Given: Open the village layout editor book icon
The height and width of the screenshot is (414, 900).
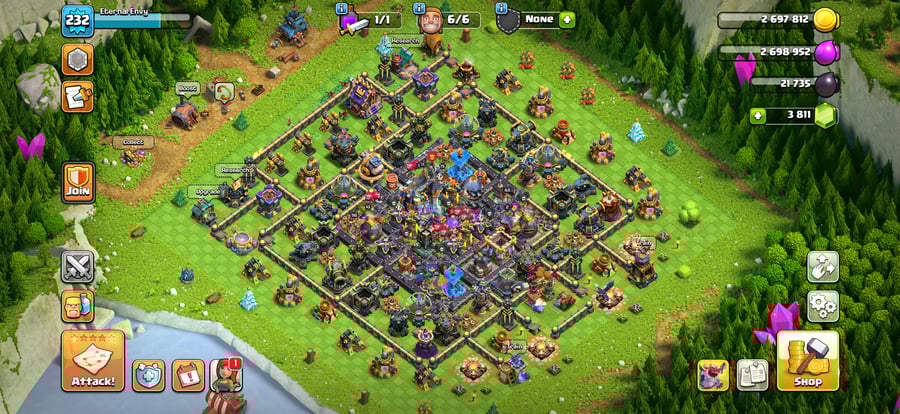Looking at the screenshot, I should (752, 374).
